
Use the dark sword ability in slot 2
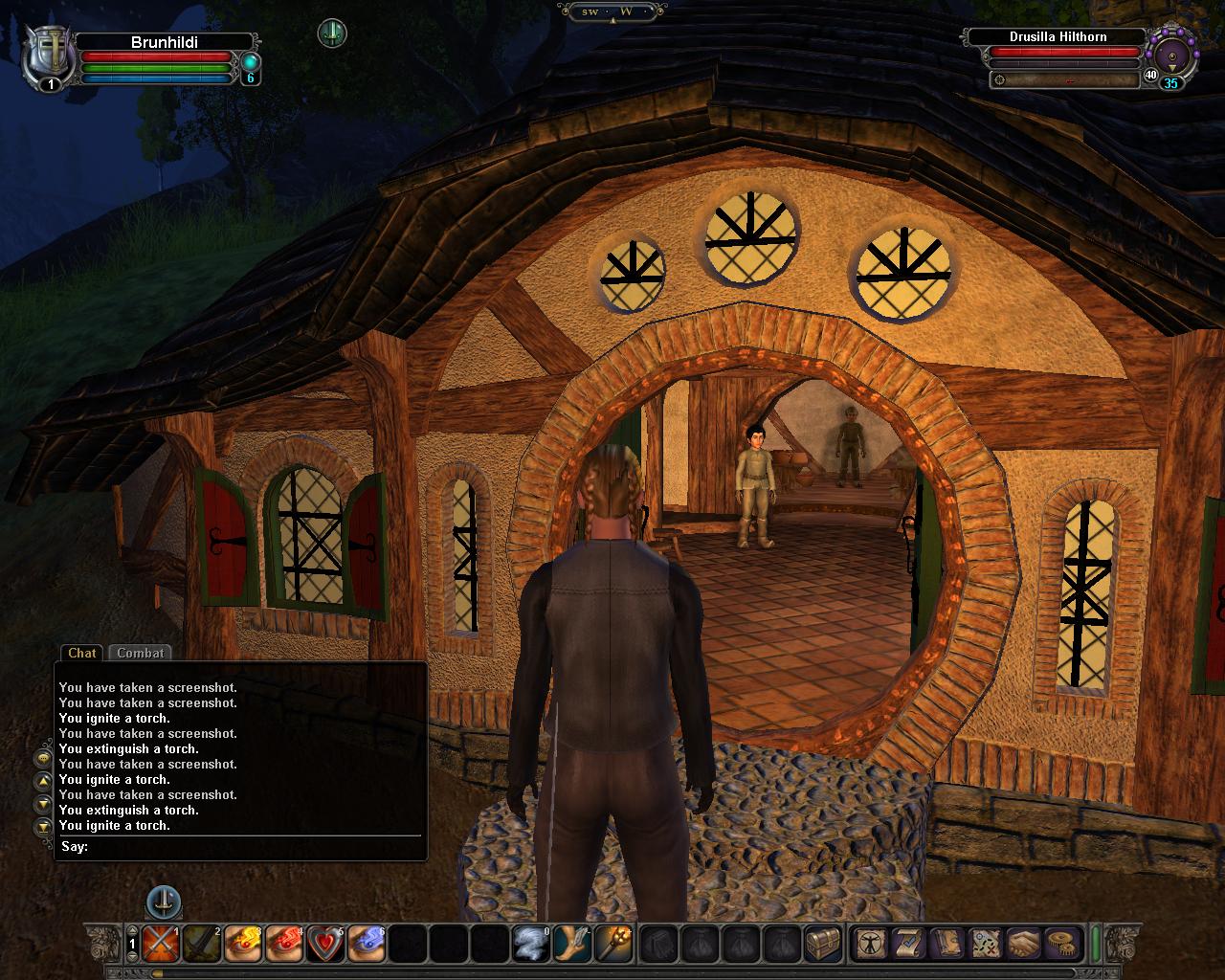202,944
